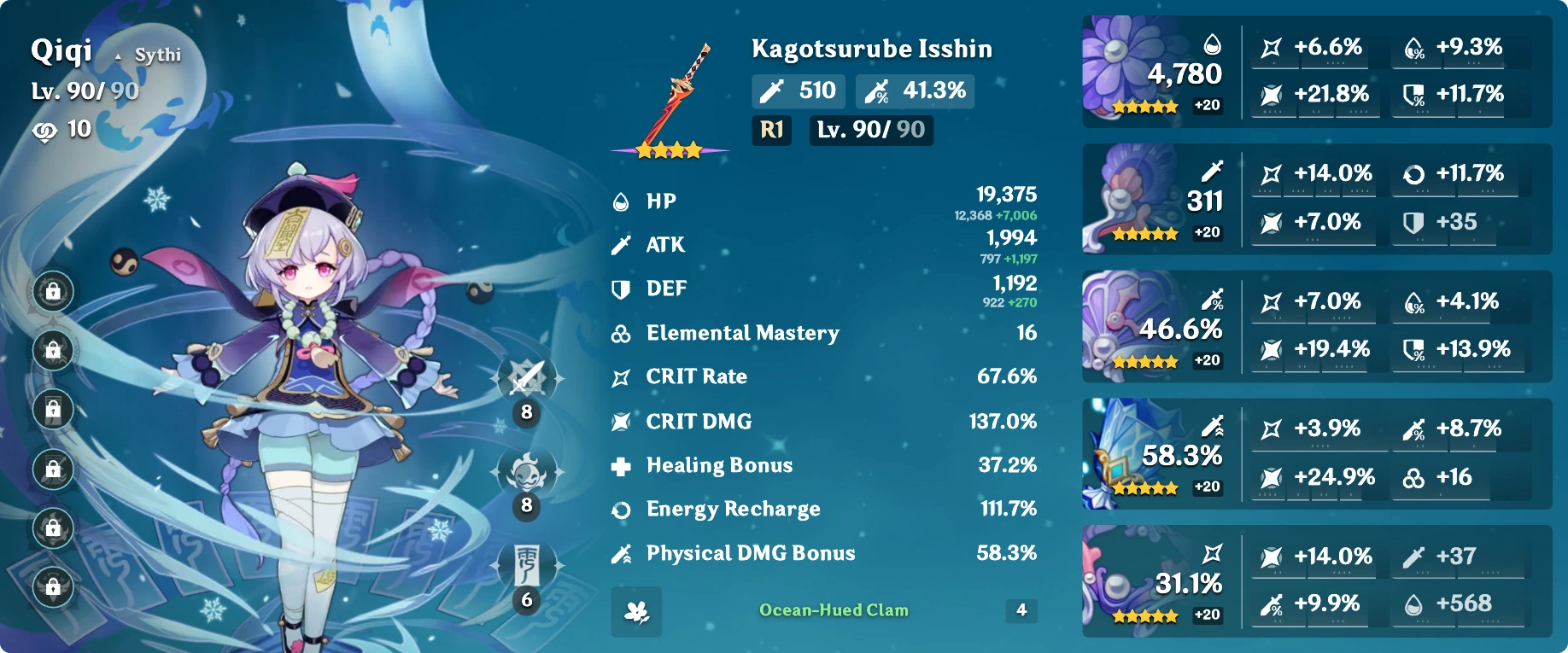Click the Lv. 90/90 weapon level label
This screenshot has height=653, width=1568.
pyautogui.click(x=869, y=131)
